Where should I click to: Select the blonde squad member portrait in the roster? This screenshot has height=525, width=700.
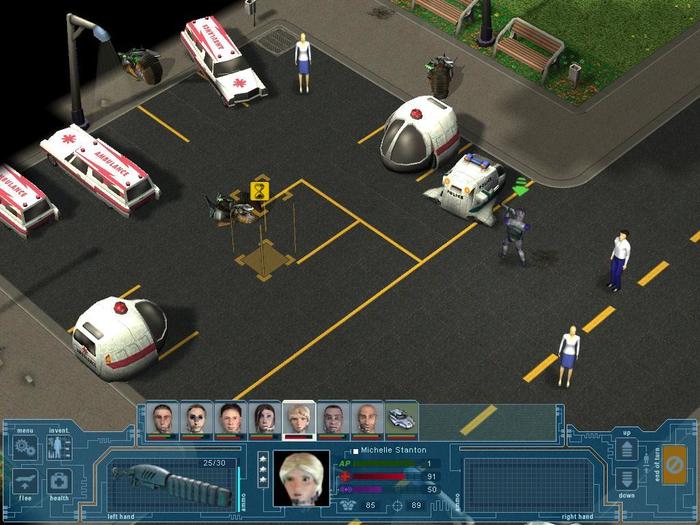(x=299, y=418)
